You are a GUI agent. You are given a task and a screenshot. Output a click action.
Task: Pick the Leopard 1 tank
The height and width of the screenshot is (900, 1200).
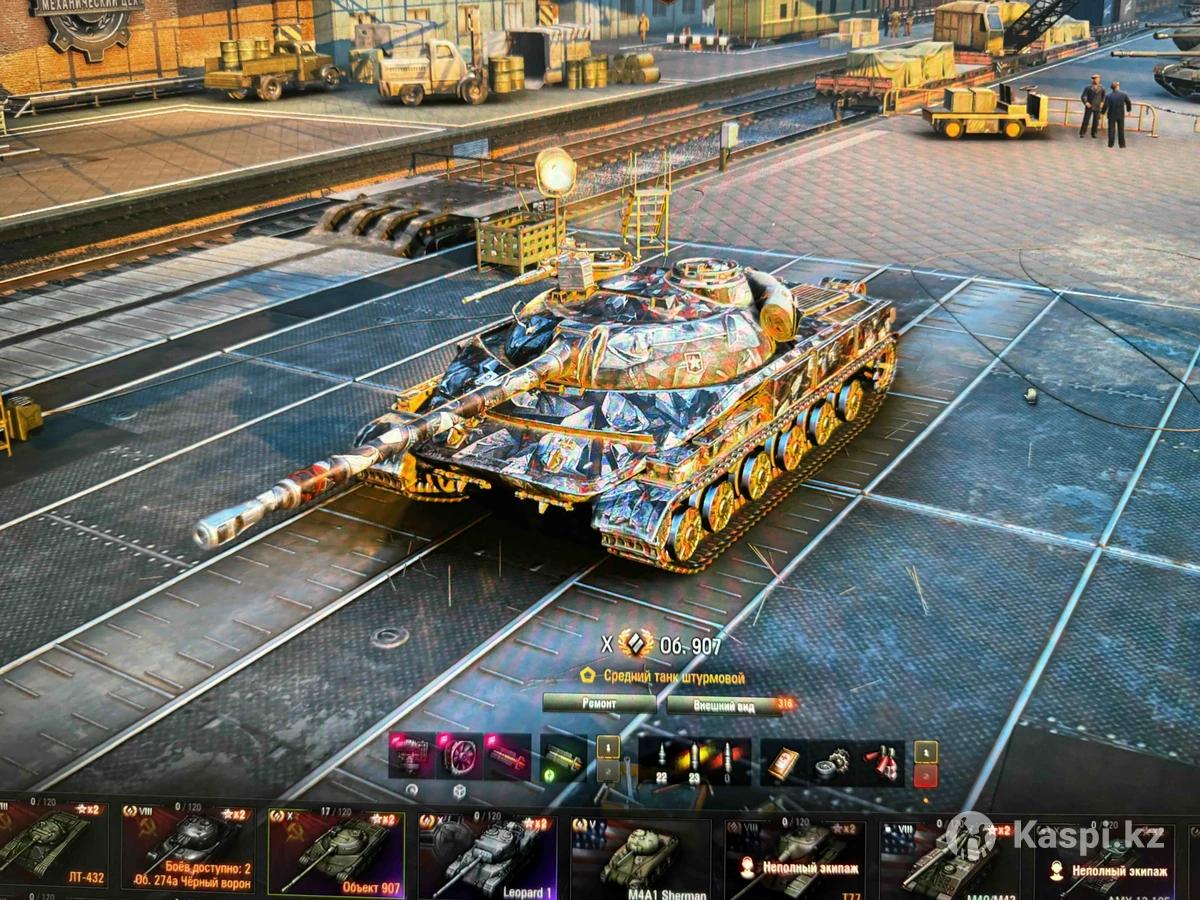487,852
